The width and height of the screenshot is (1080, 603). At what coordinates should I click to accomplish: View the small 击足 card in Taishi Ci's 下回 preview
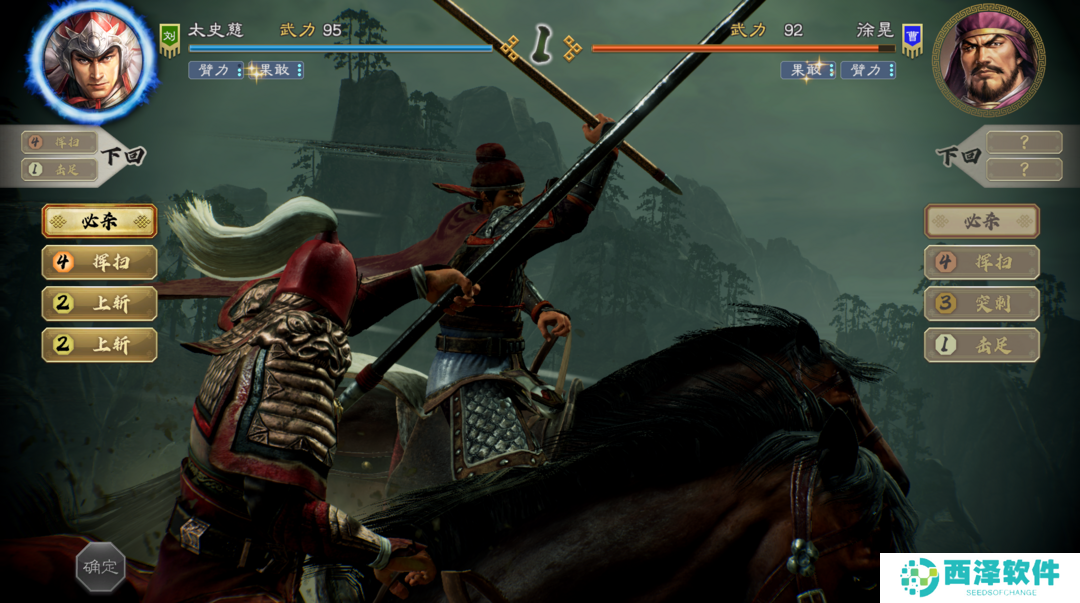(58, 169)
